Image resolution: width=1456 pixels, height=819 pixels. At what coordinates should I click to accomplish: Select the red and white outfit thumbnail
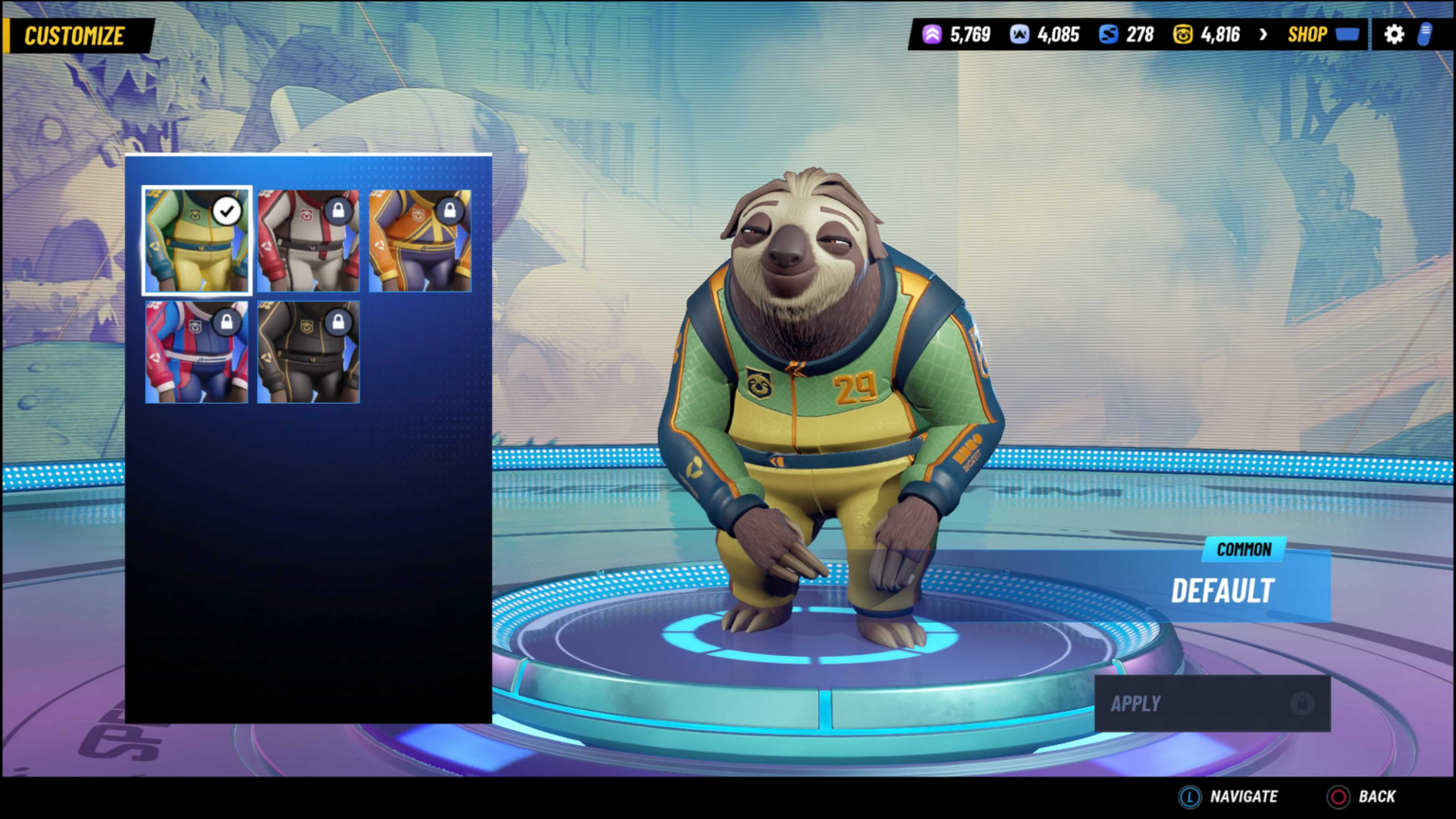(308, 241)
